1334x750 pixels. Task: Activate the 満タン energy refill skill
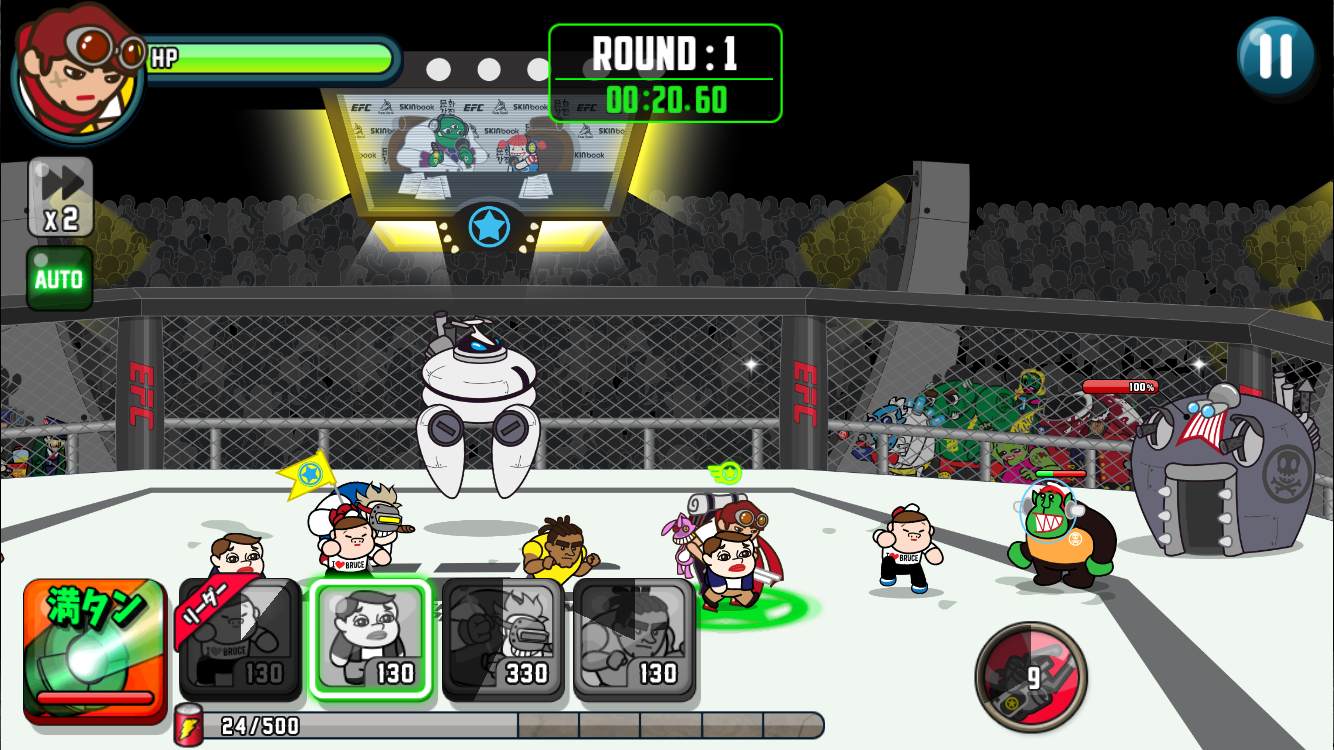pyautogui.click(x=95, y=648)
